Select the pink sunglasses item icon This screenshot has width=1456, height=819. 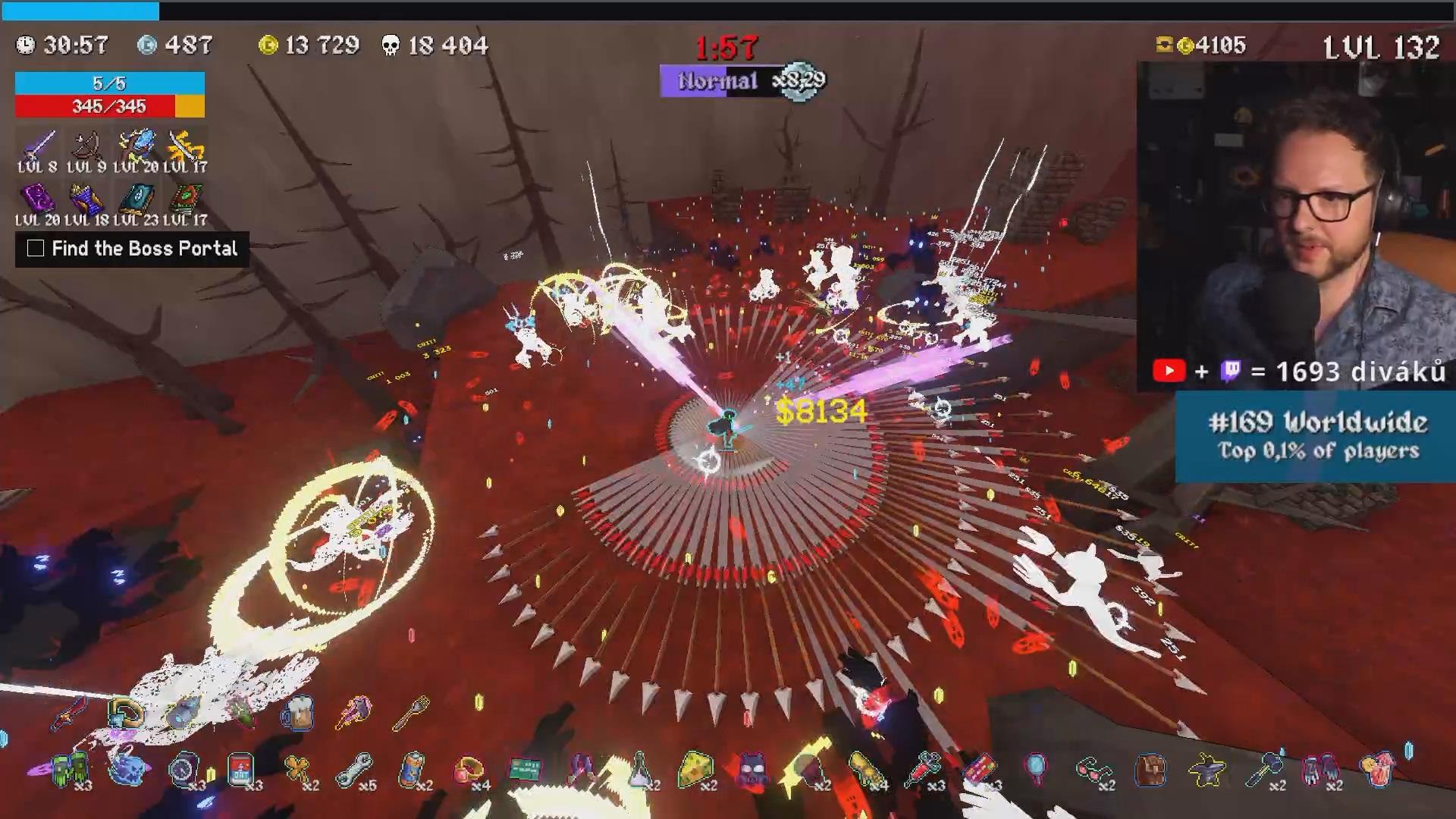coord(1092,769)
